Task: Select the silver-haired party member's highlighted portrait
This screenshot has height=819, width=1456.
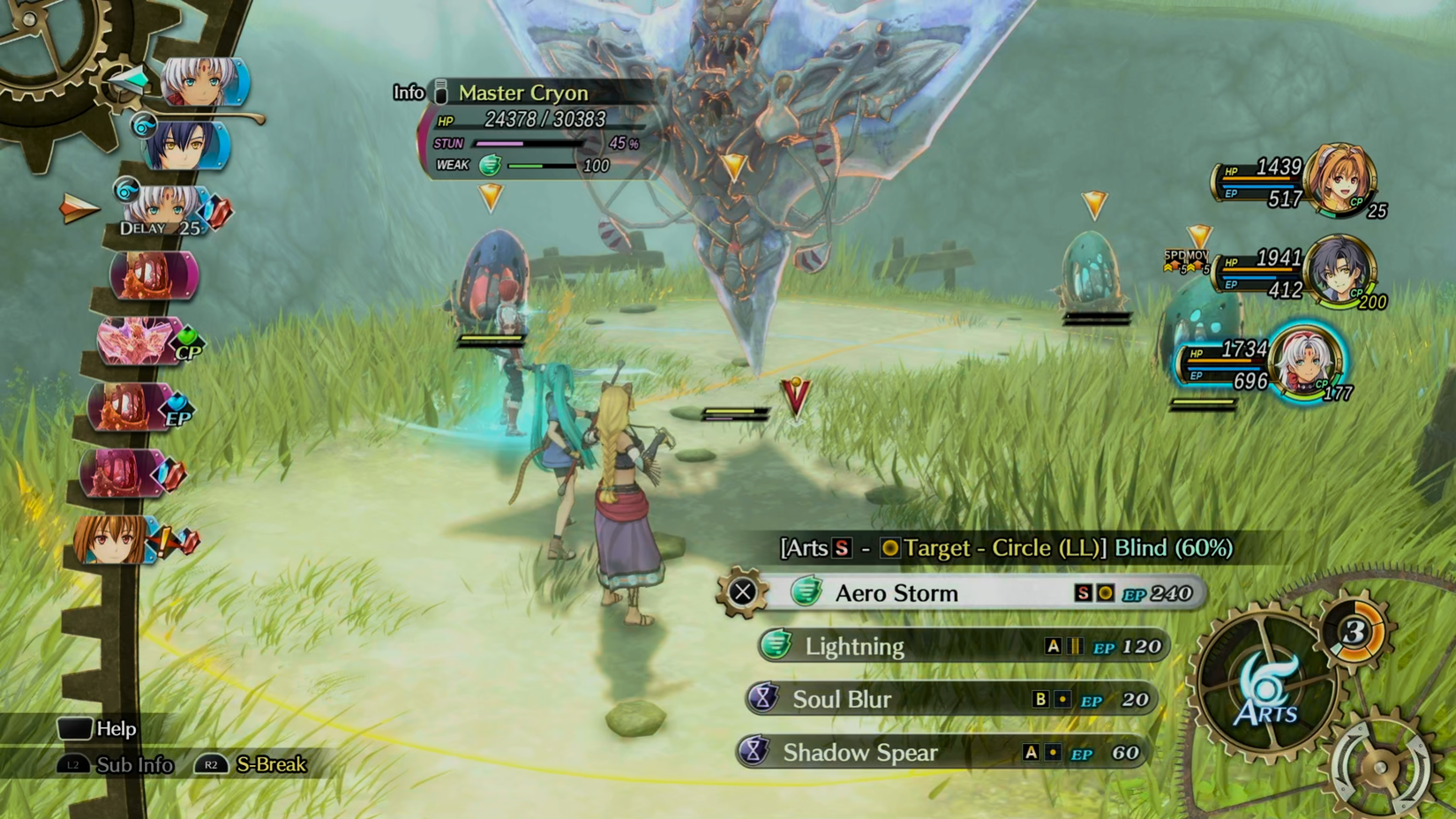Action: pyautogui.click(x=1305, y=362)
